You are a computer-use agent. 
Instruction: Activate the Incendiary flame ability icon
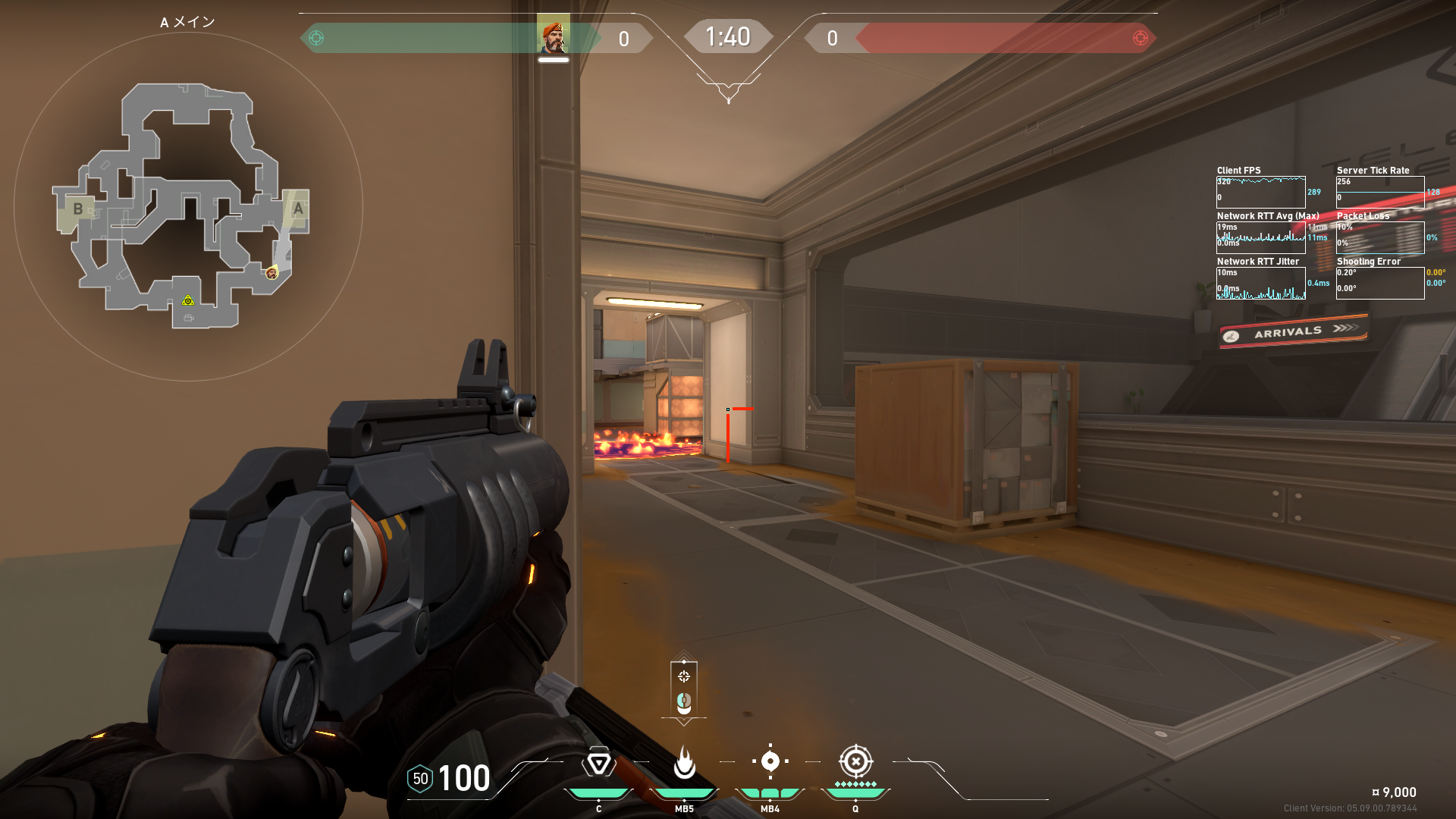click(x=684, y=763)
